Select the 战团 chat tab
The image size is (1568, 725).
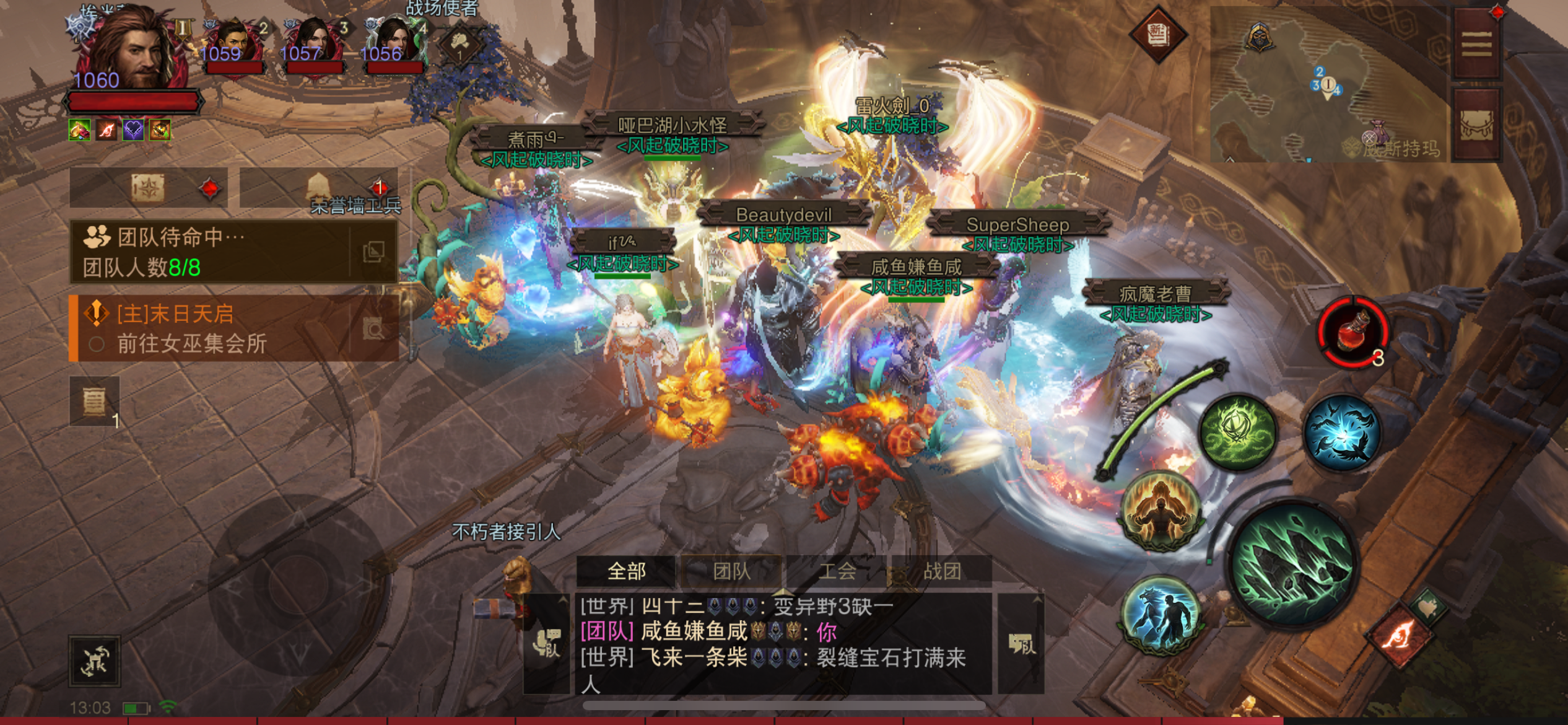point(942,571)
